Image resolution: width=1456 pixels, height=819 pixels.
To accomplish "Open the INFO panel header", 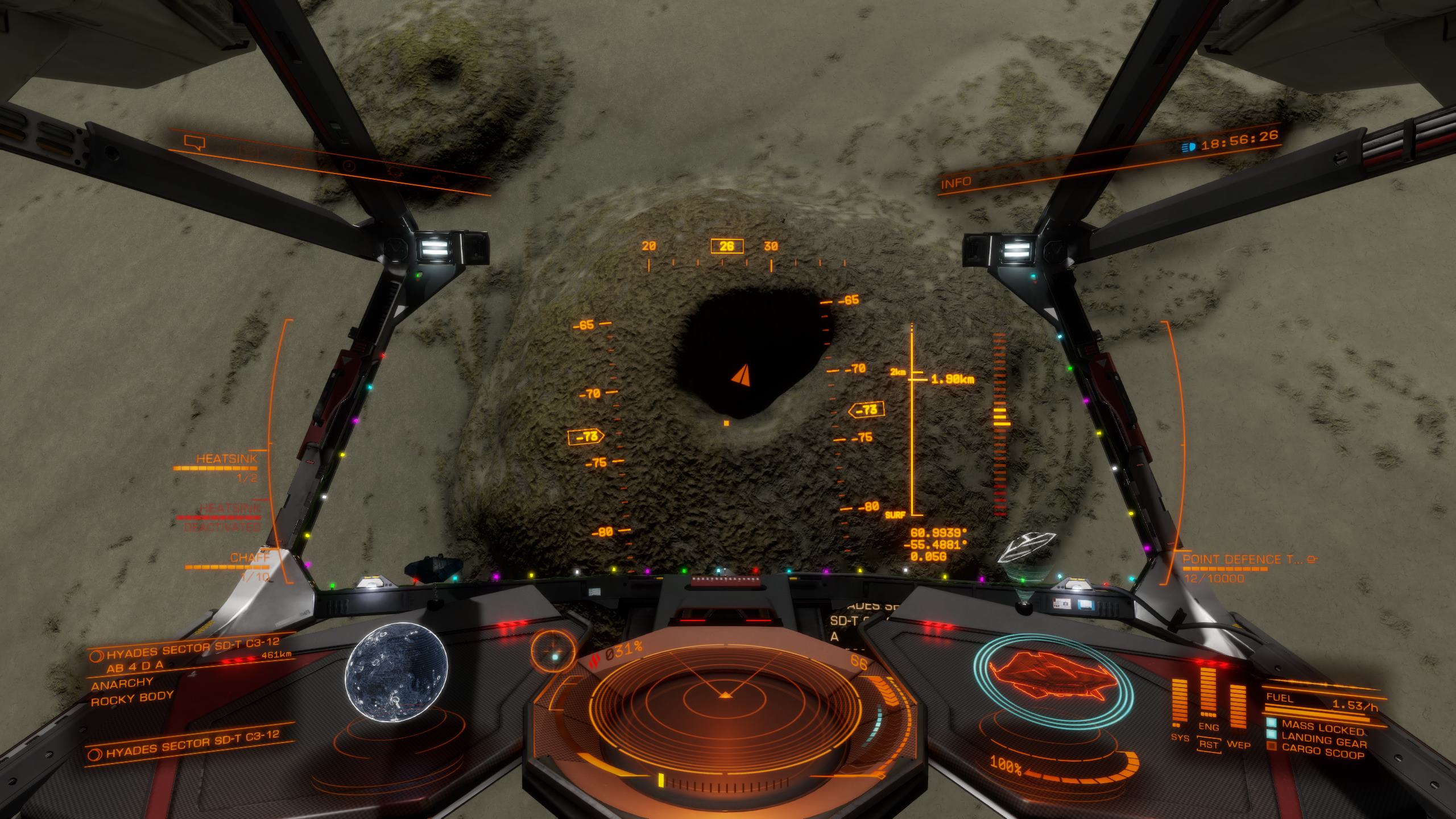I will pos(956,183).
